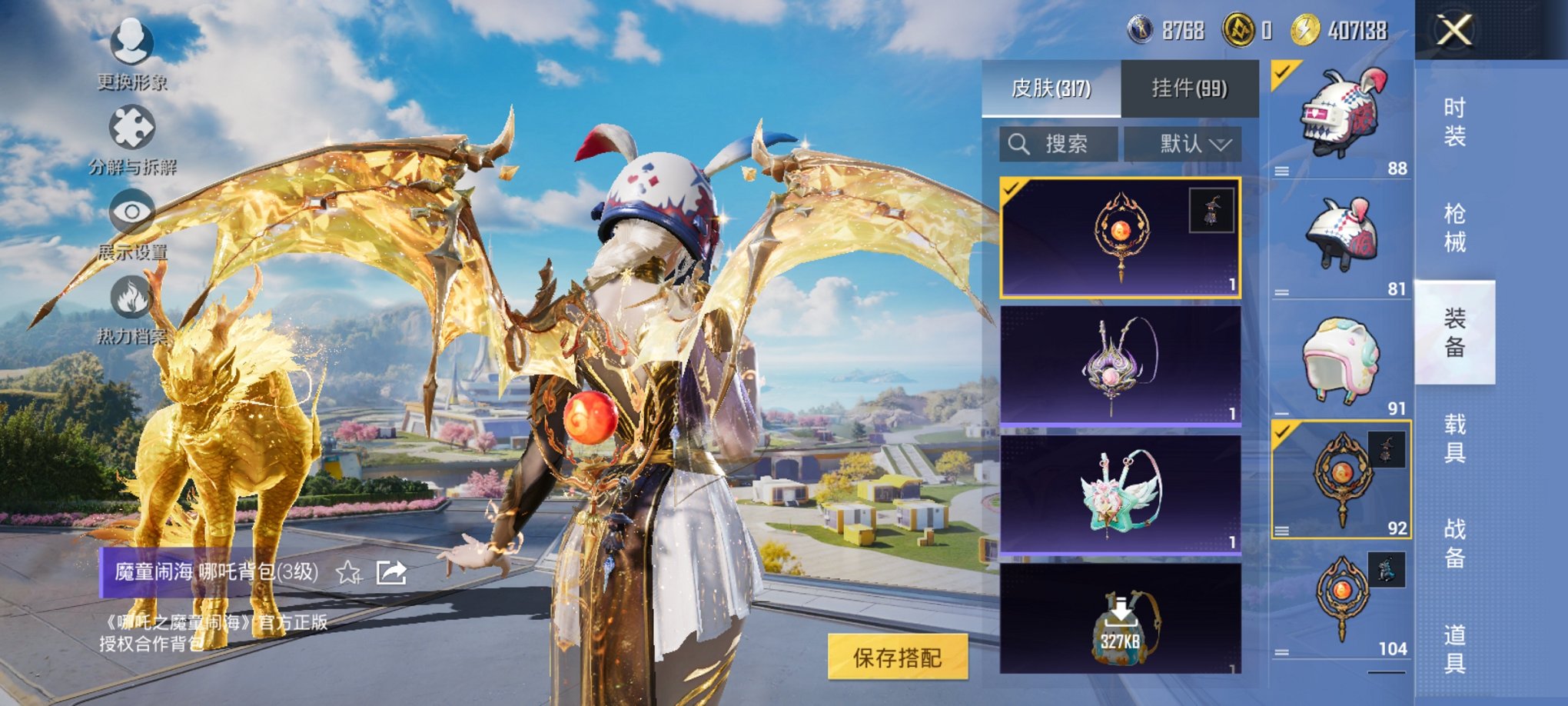The width and height of the screenshot is (1568, 706).
Task: Share the backpack skin via arrow icon
Action: coord(391,572)
